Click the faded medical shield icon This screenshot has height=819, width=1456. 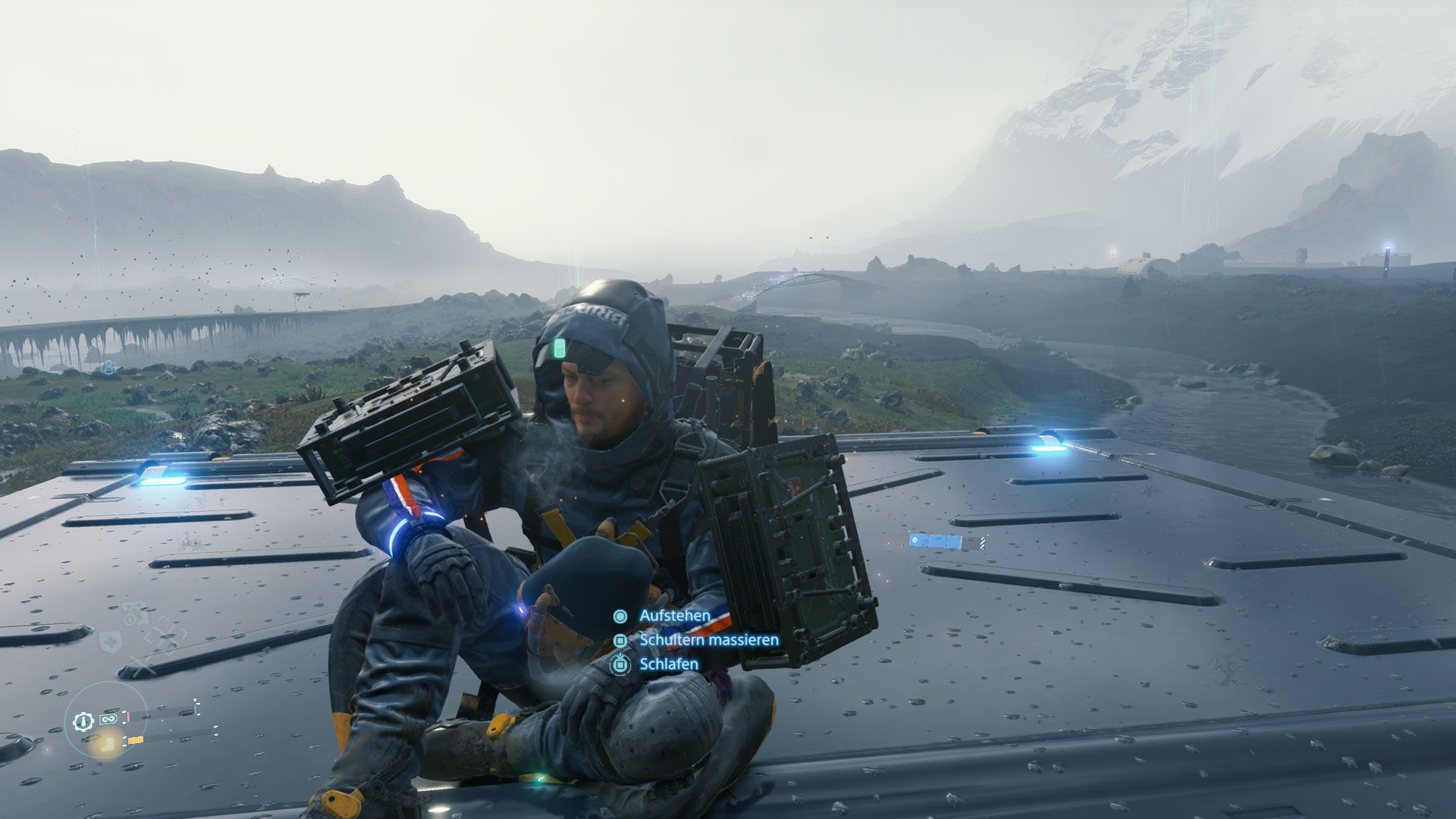pyautogui.click(x=111, y=642)
